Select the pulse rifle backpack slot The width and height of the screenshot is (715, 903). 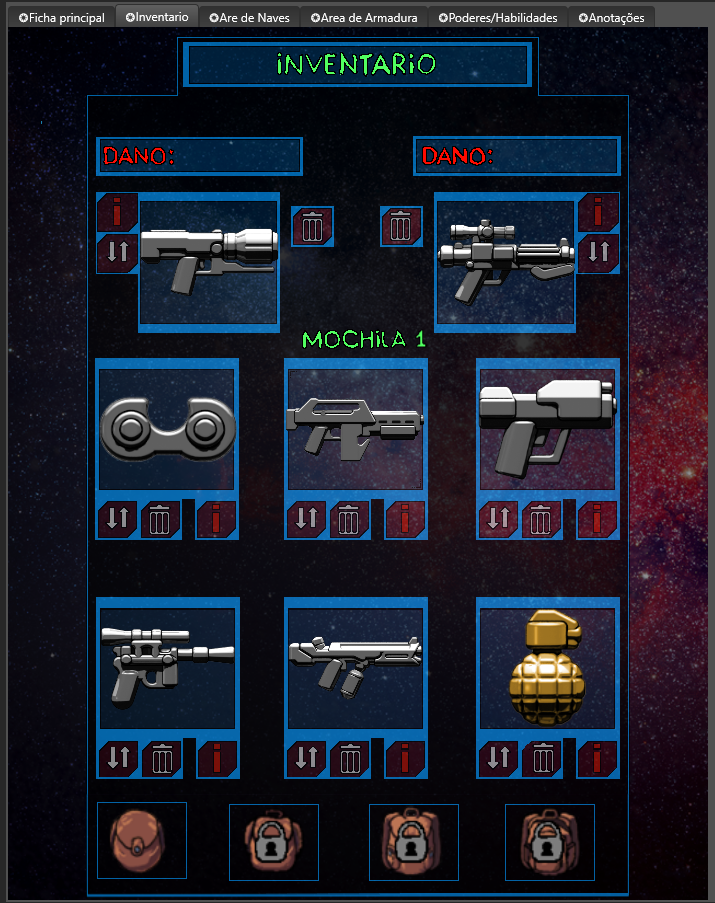click(355, 430)
